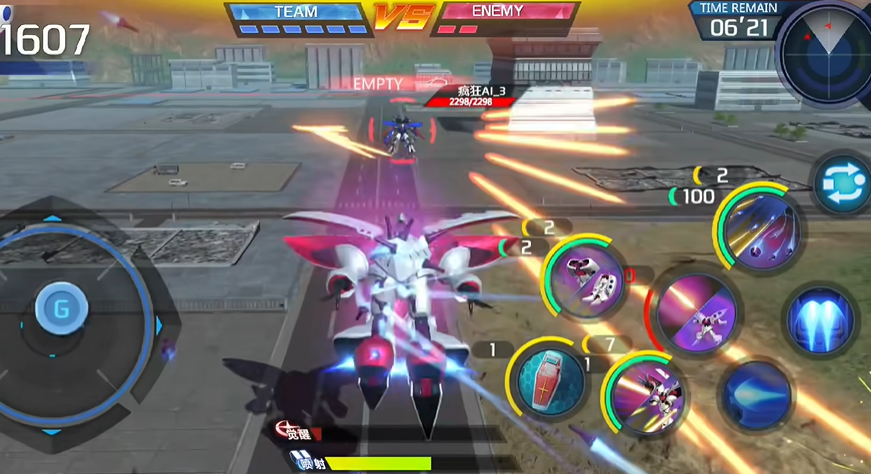The height and width of the screenshot is (474, 871).
Task: Tap the target switch arrows button
Action: tap(840, 183)
